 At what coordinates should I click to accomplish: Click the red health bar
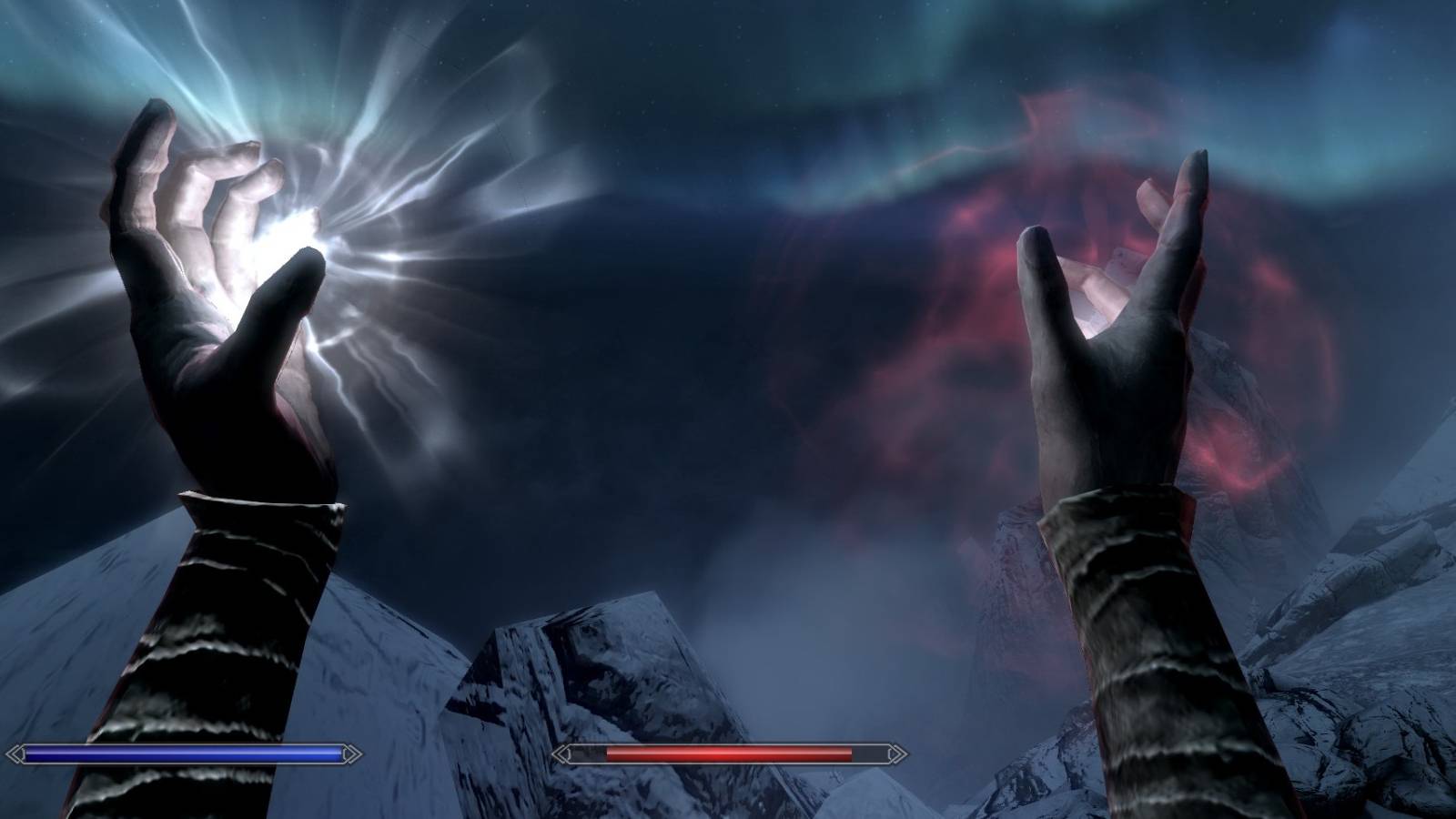728,753
